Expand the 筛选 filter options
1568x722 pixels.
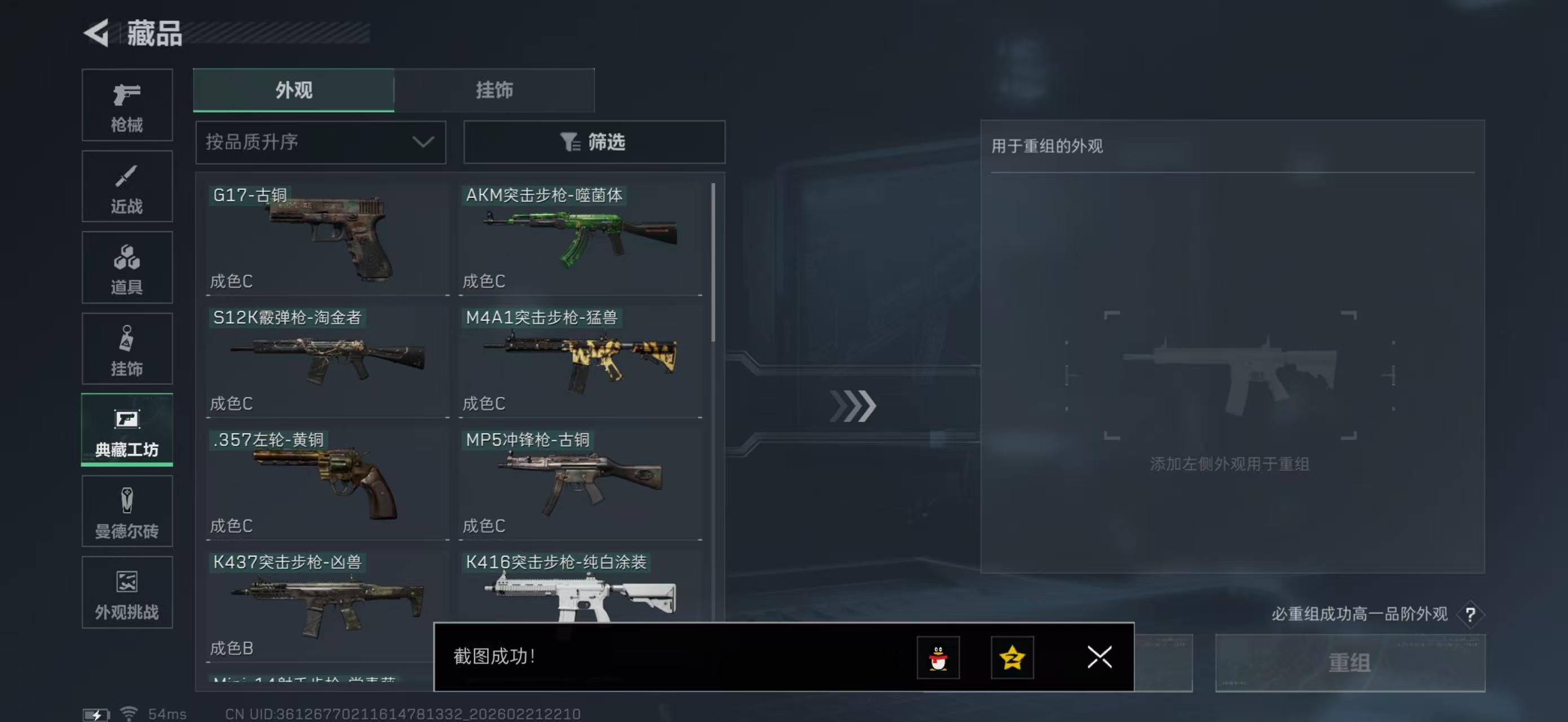tap(594, 142)
